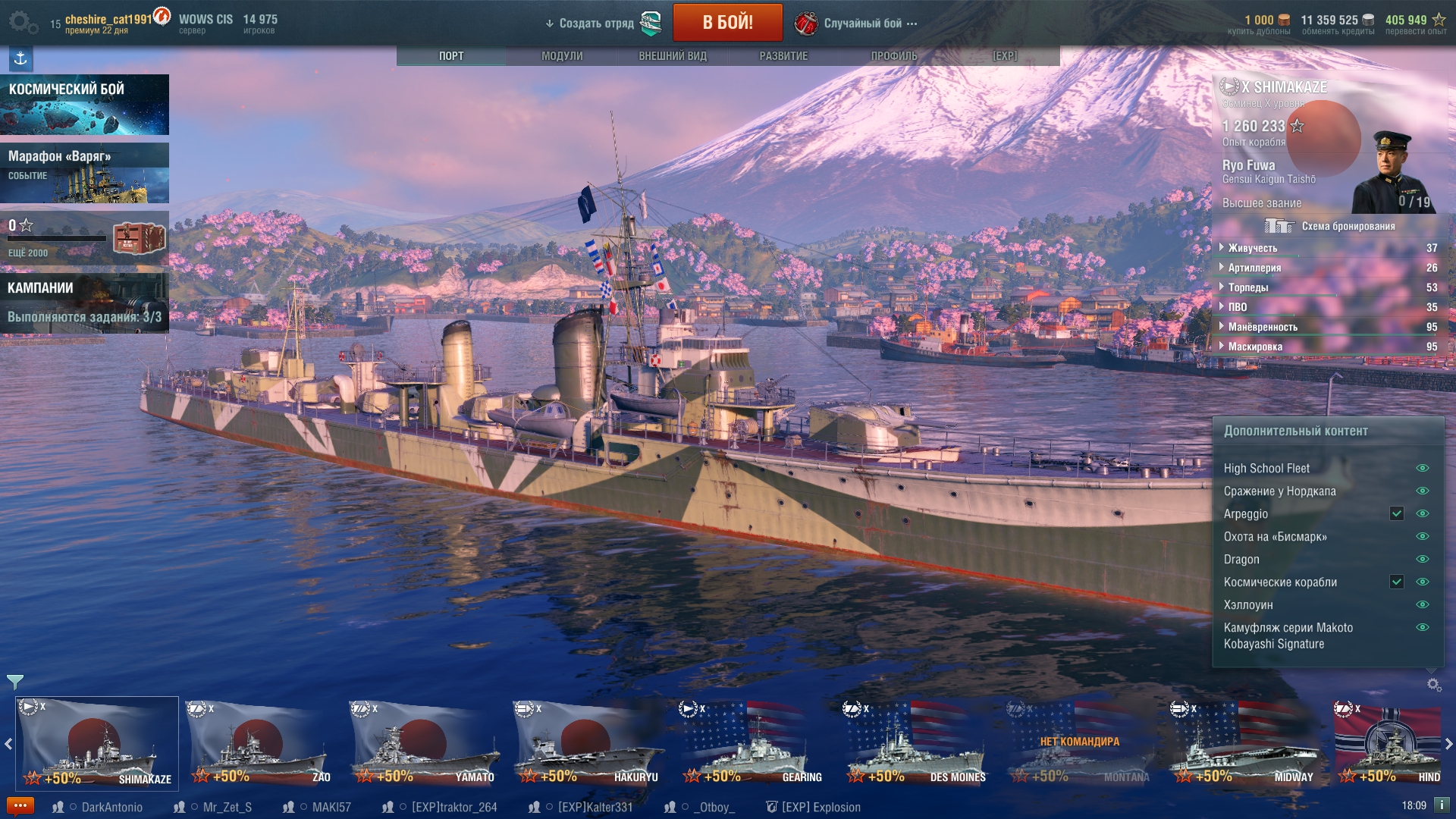This screenshot has width=1456, height=819.
Task: Toggle the Arpeggio content checkbox
Action: point(1396,513)
